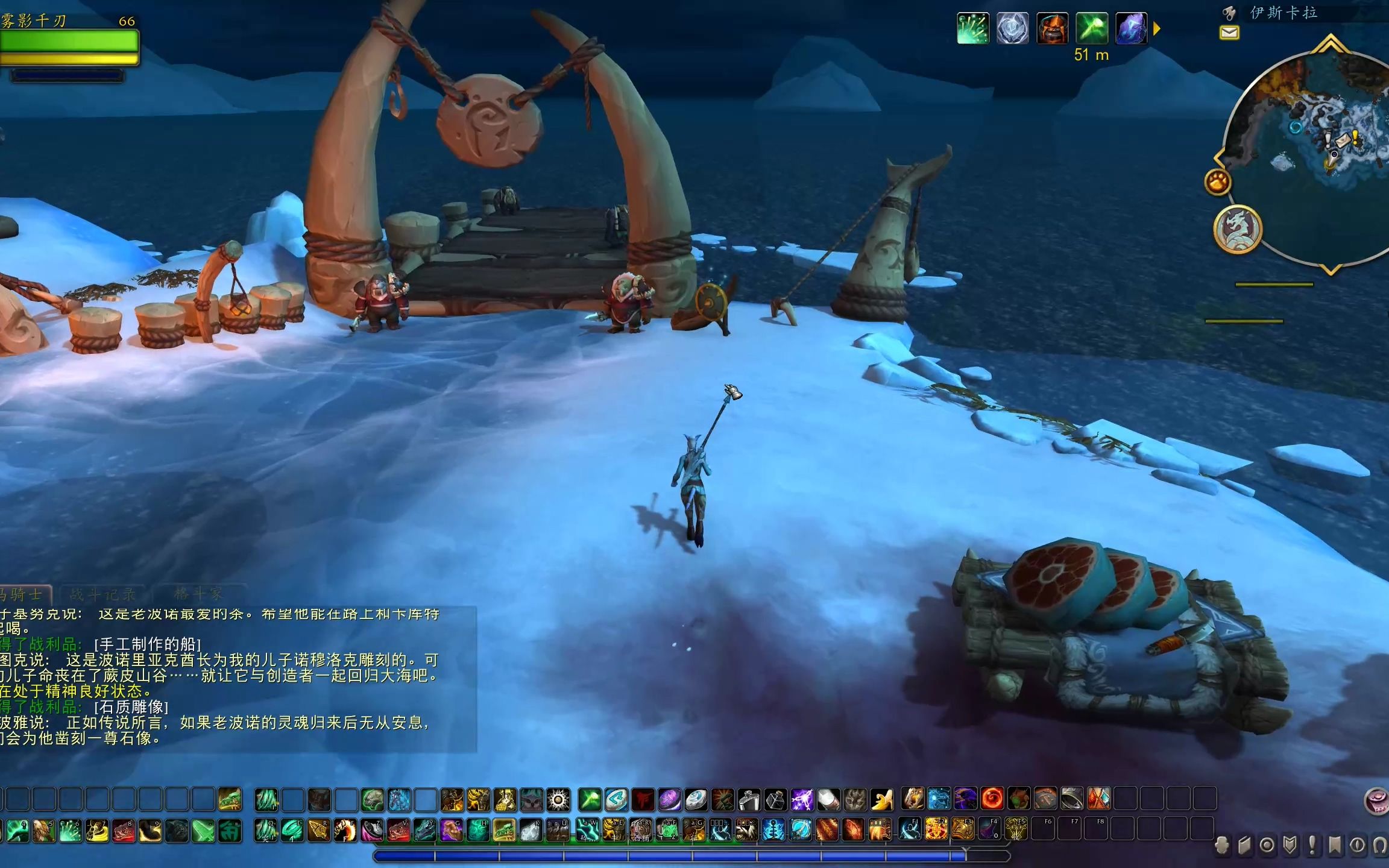
Task: Open the 格斗家 chat tab
Action: point(198,594)
